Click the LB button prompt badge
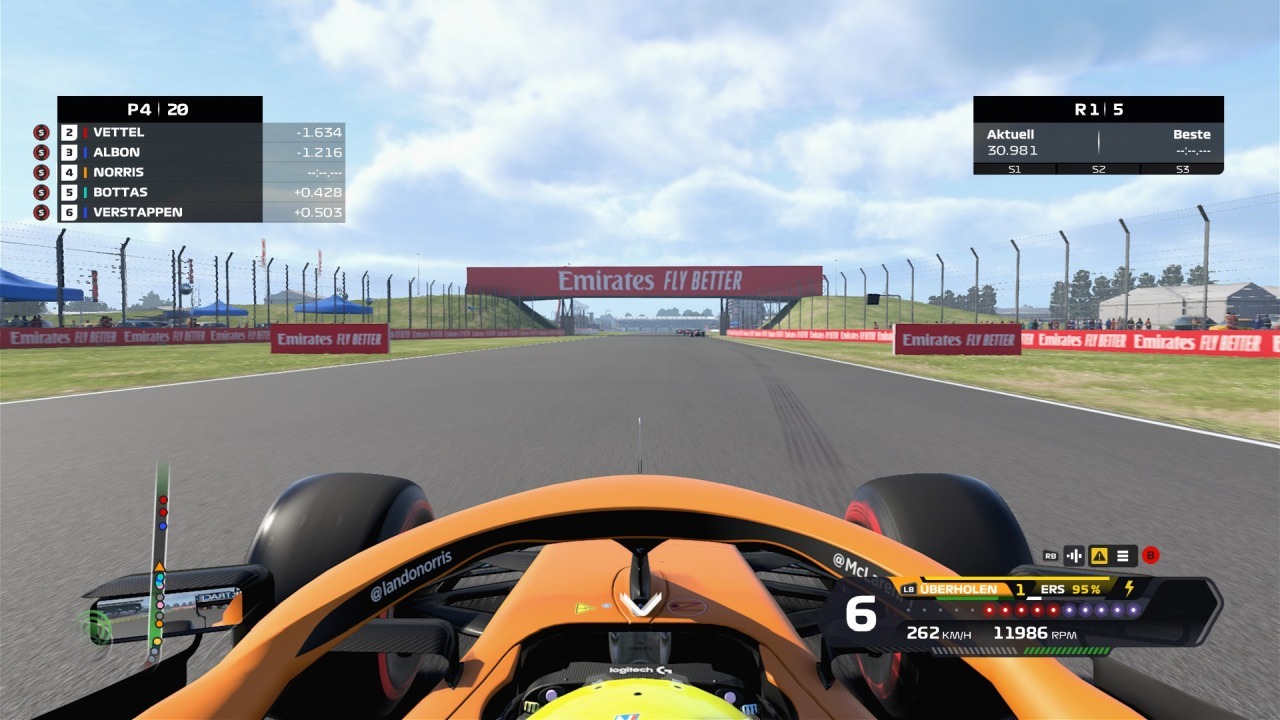Screen dimensions: 1280x720 pyautogui.click(x=908, y=590)
